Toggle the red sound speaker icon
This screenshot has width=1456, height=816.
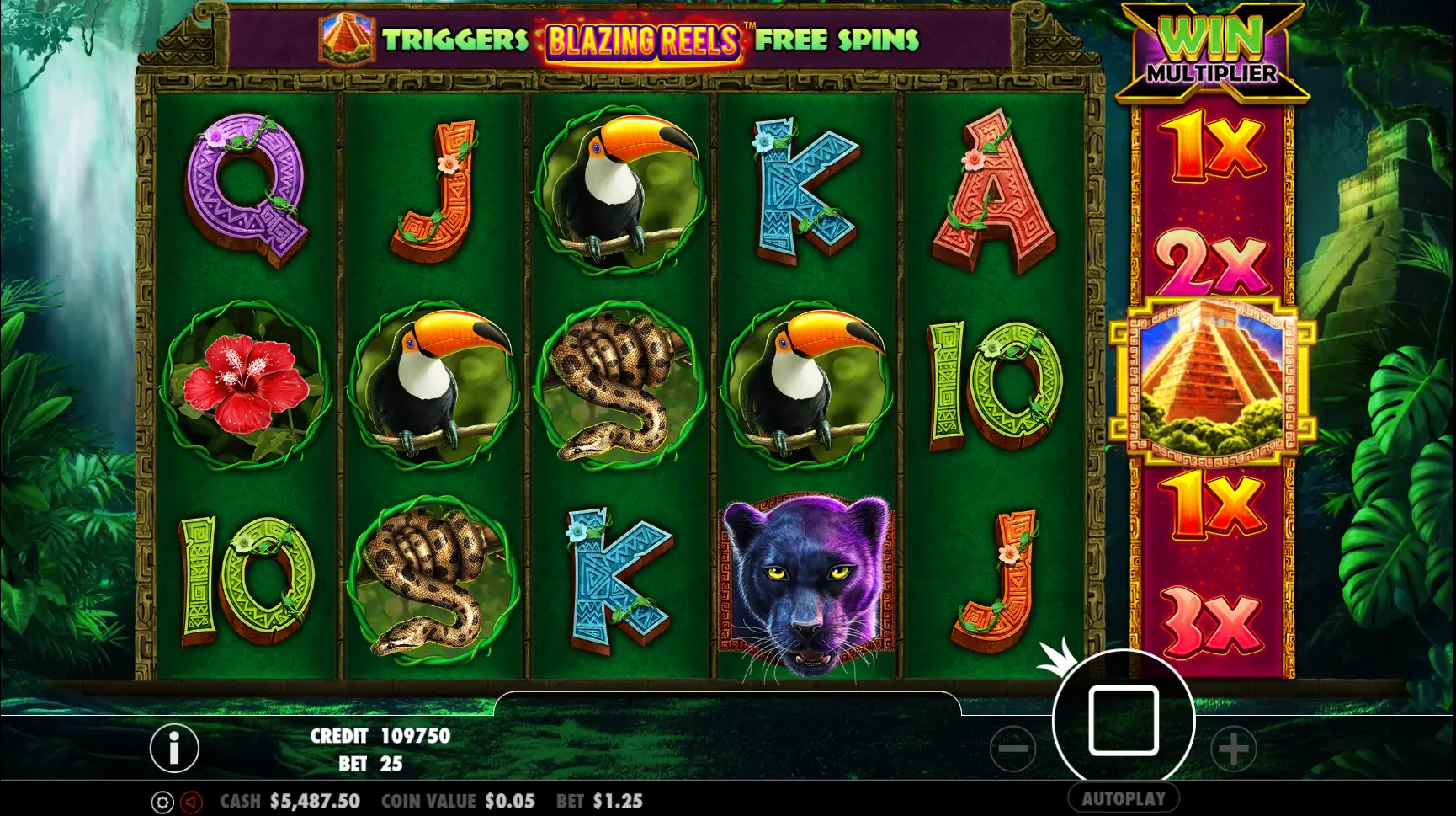pyautogui.click(x=191, y=802)
